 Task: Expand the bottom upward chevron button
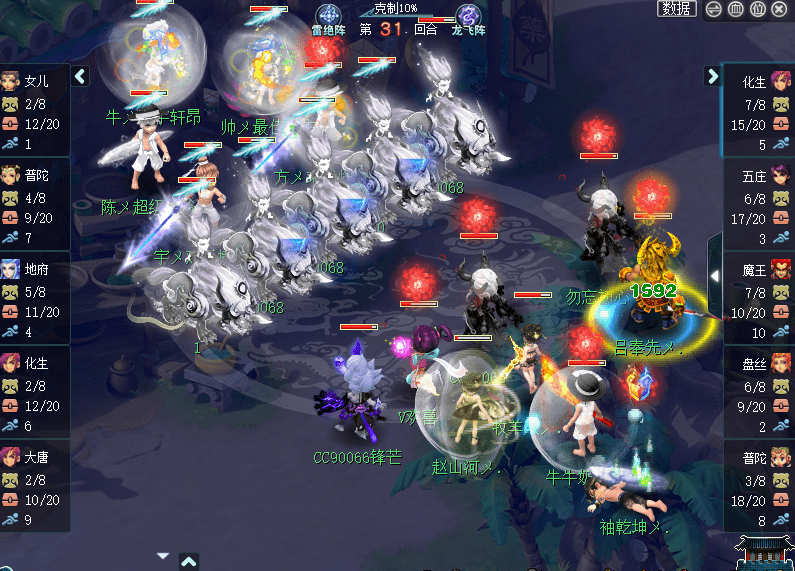(188, 561)
